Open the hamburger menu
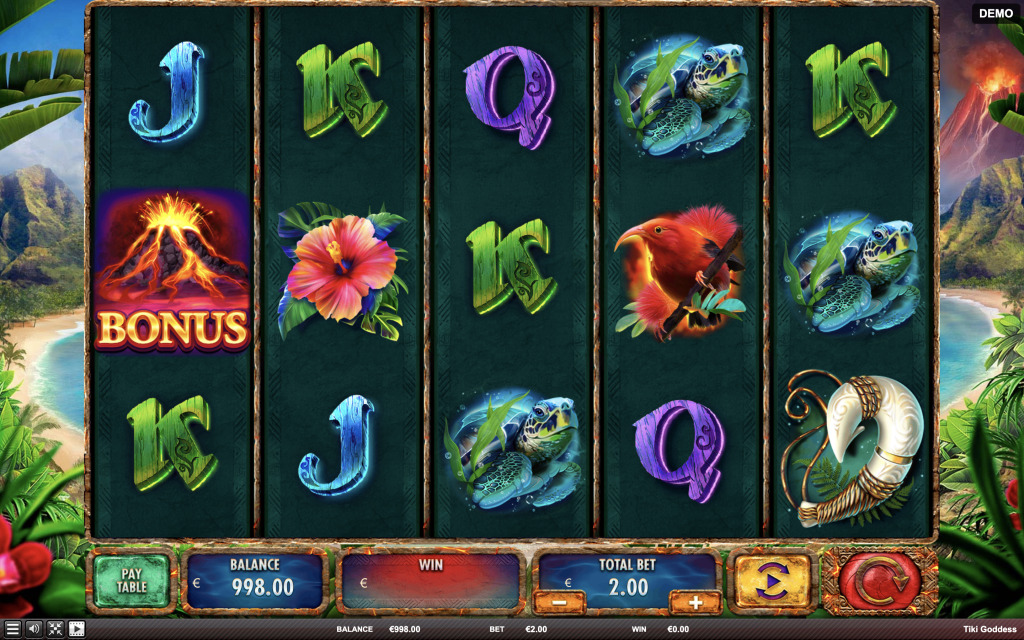This screenshot has width=1024, height=640. (x=12, y=629)
